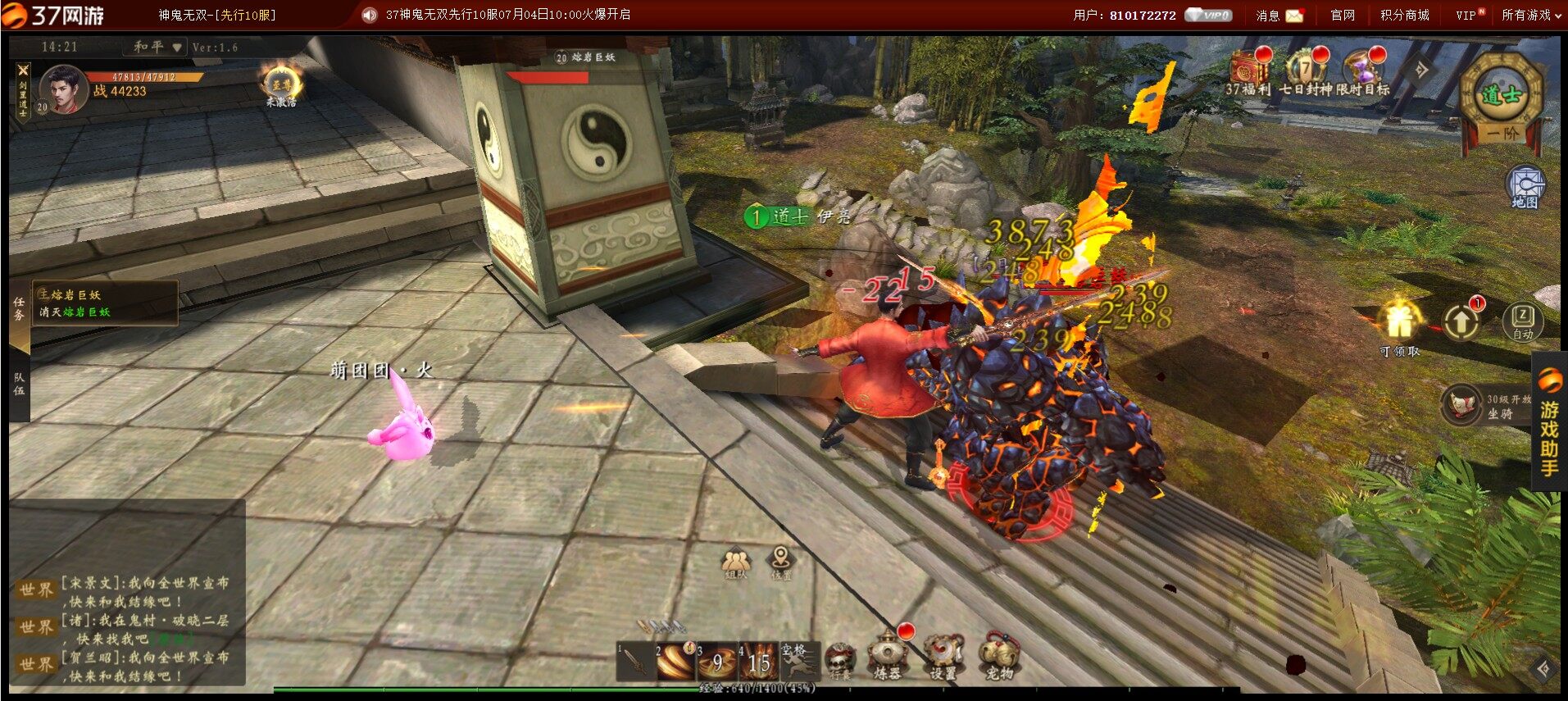This screenshot has width=1568, height=701.
Task: Switch to the 队伍 team tab
Action: (x=19, y=385)
